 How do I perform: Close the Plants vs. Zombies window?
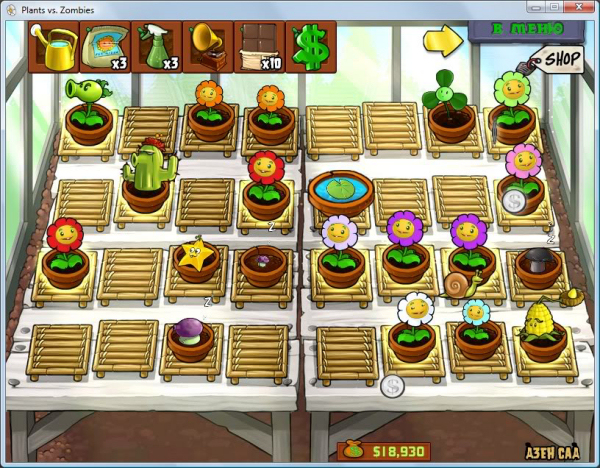pyautogui.click(x=577, y=8)
